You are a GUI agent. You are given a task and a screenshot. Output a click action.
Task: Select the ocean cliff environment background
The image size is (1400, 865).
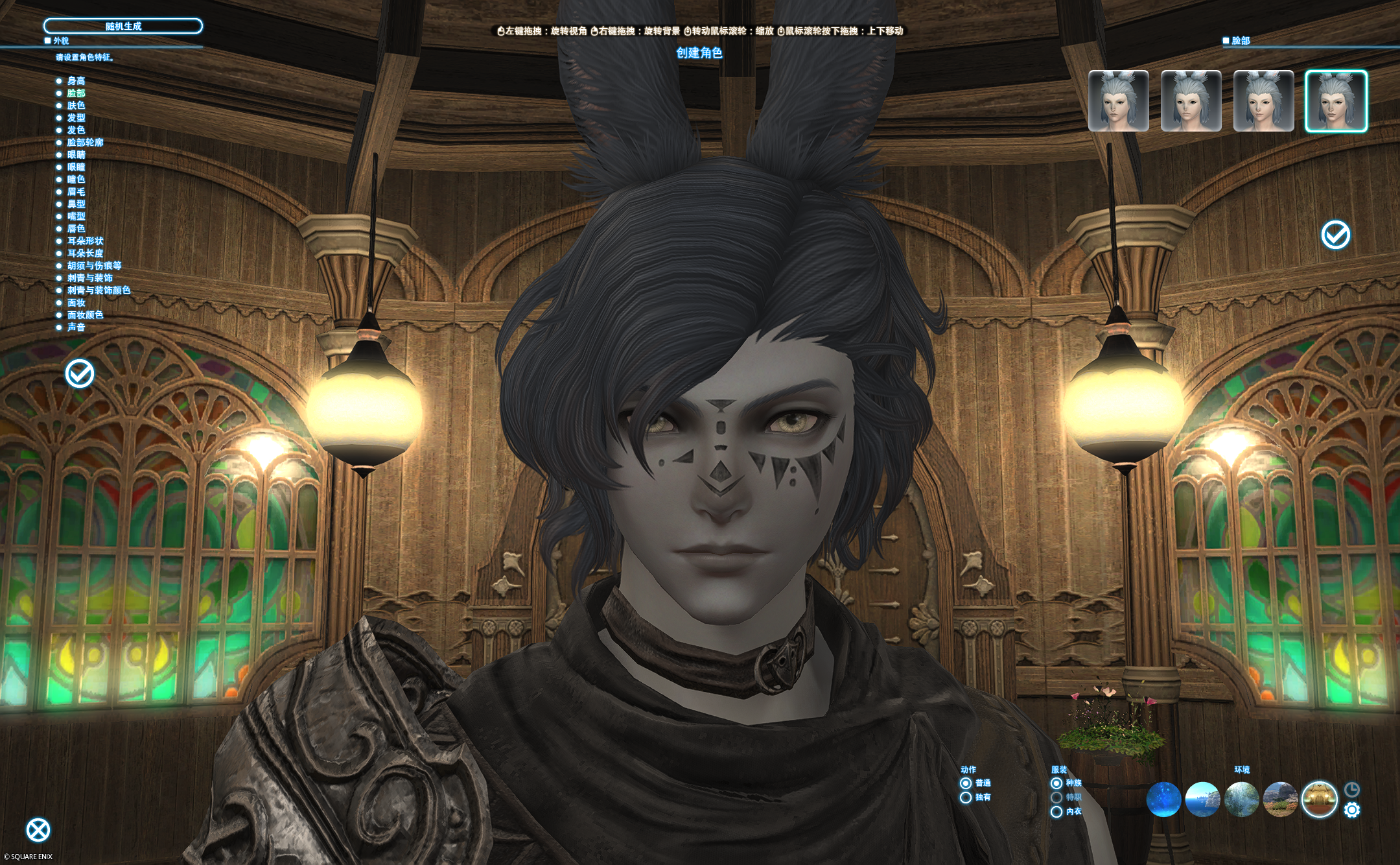click(1202, 800)
